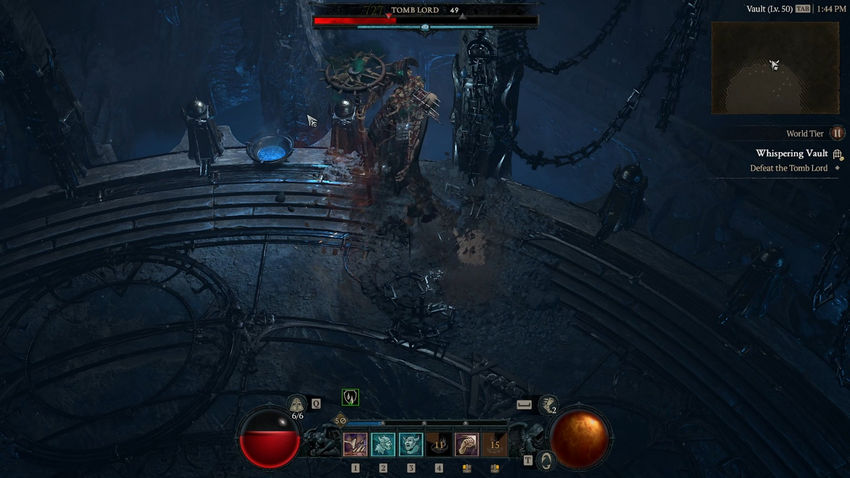Use the healing potion icon
Image resolution: width=850 pixels, height=478 pixels.
coord(296,405)
